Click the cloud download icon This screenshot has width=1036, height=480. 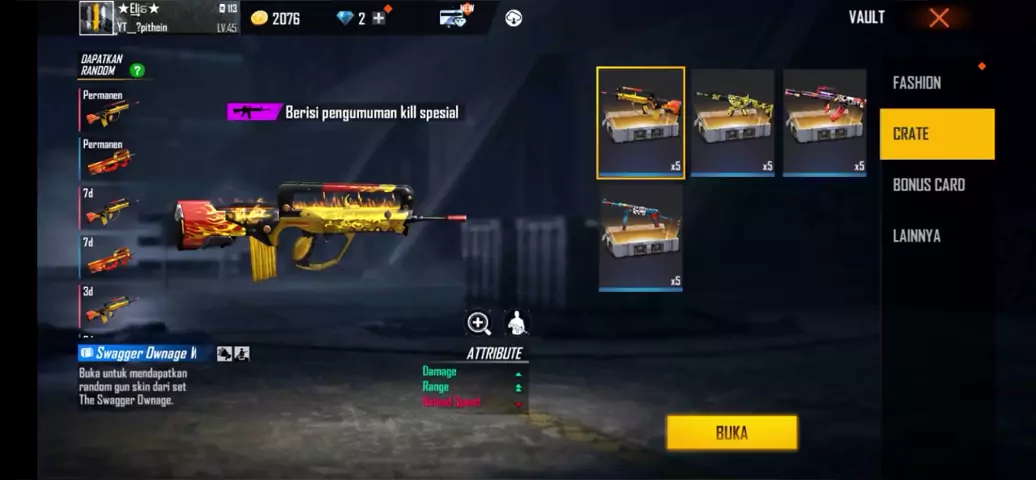click(x=513, y=18)
